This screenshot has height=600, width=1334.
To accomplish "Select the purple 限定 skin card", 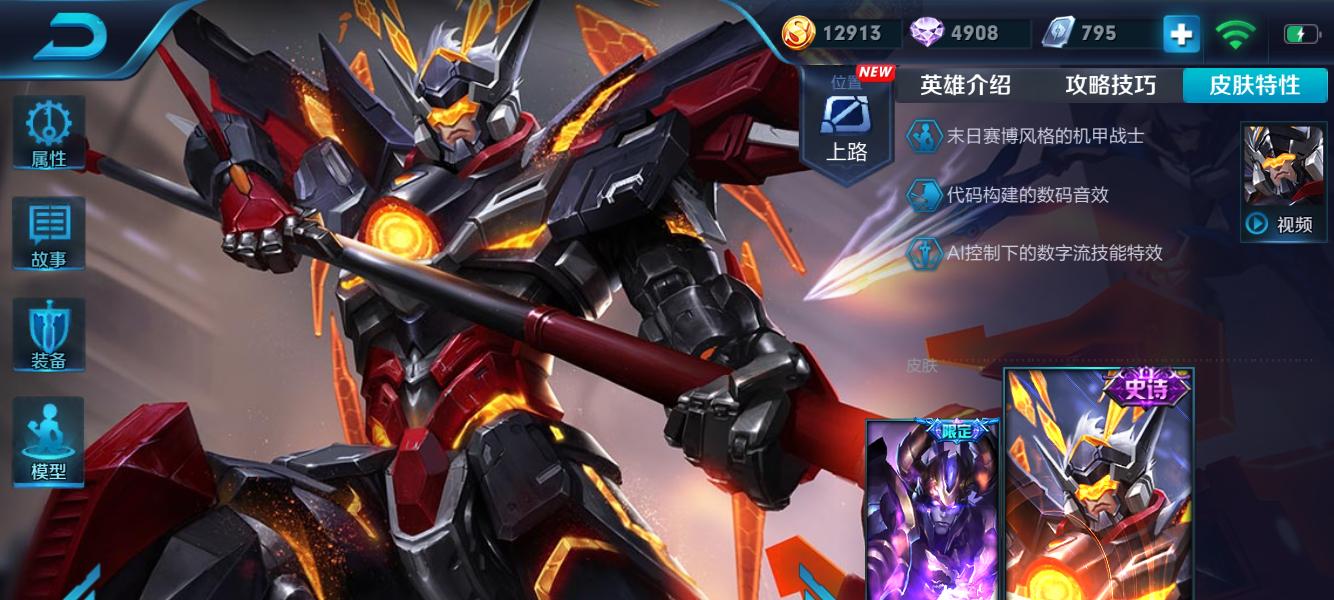I will pyautogui.click(x=933, y=510).
